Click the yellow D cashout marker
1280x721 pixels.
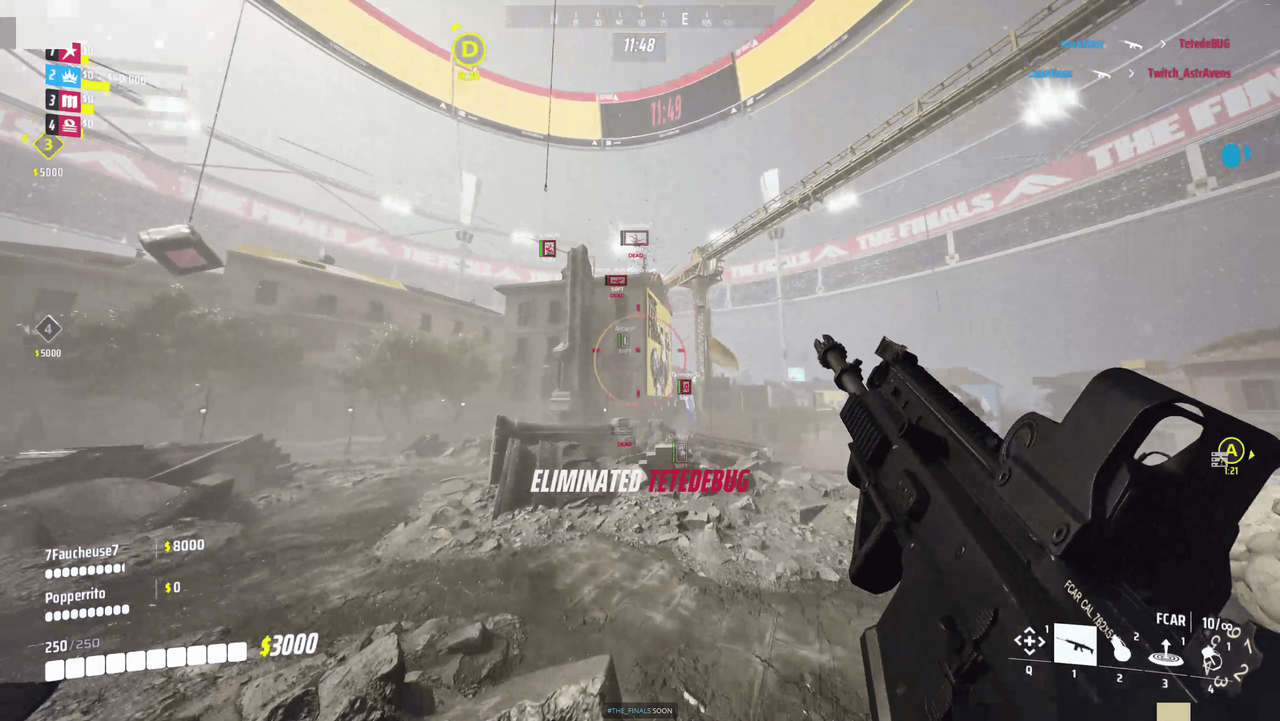point(467,51)
